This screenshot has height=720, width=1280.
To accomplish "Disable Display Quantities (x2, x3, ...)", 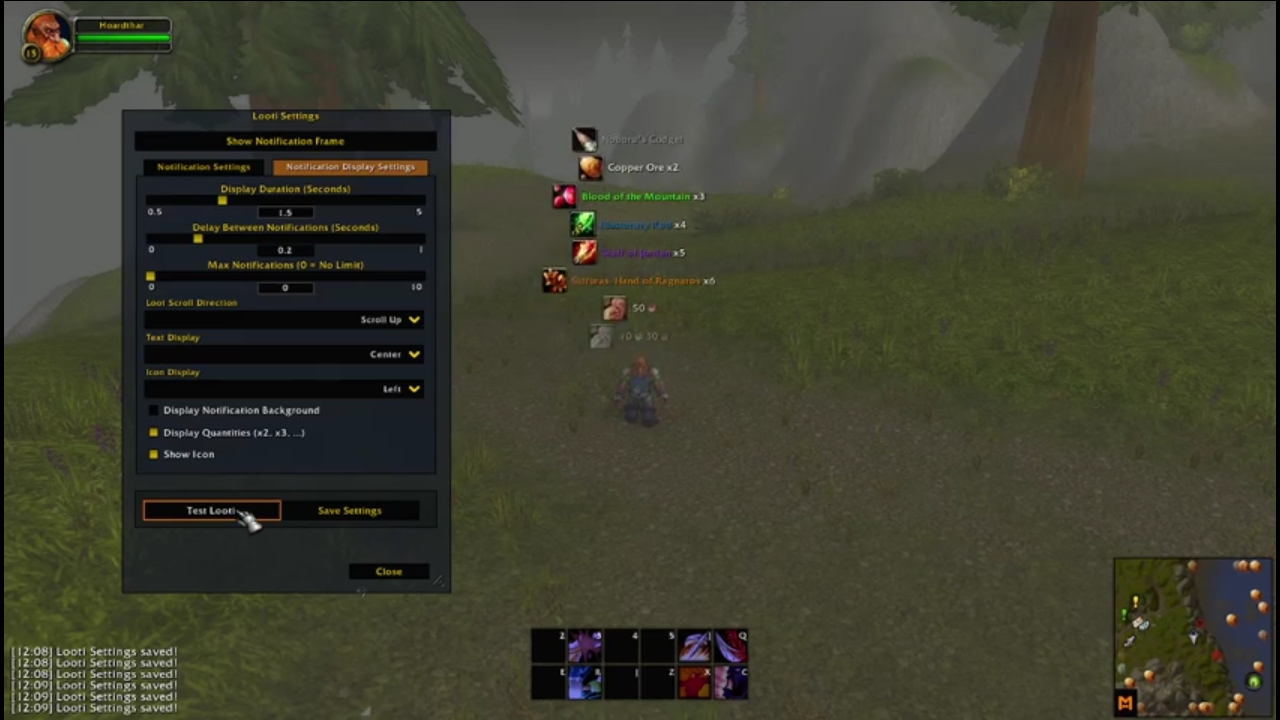I will [153, 432].
